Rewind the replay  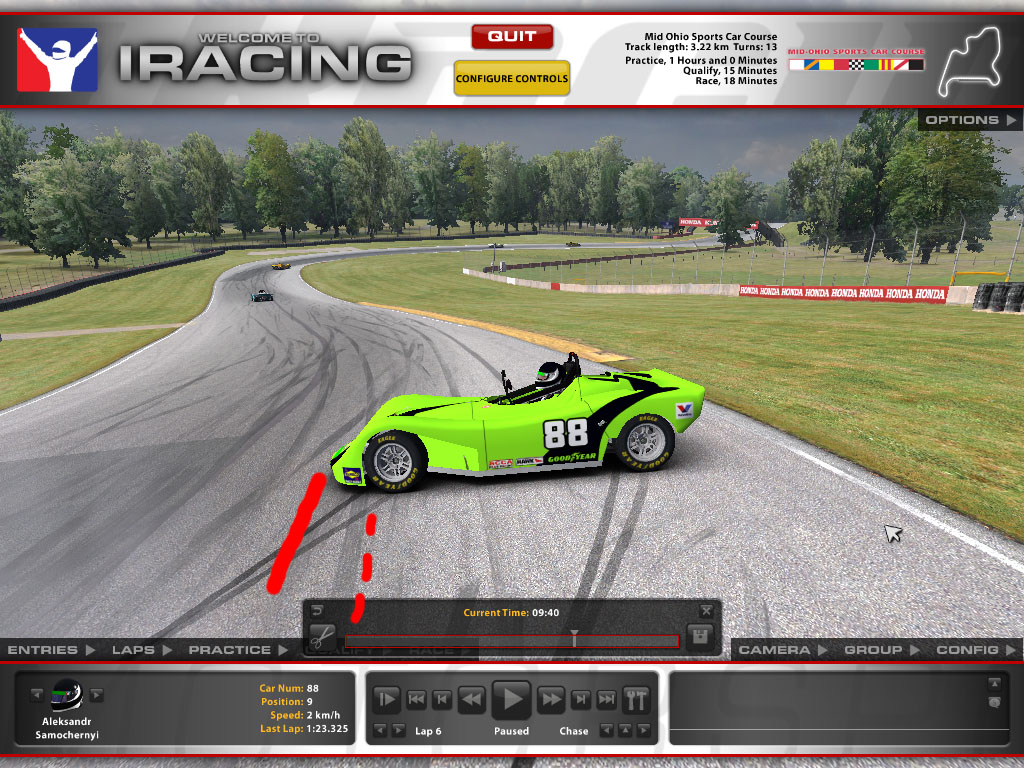[x=472, y=699]
